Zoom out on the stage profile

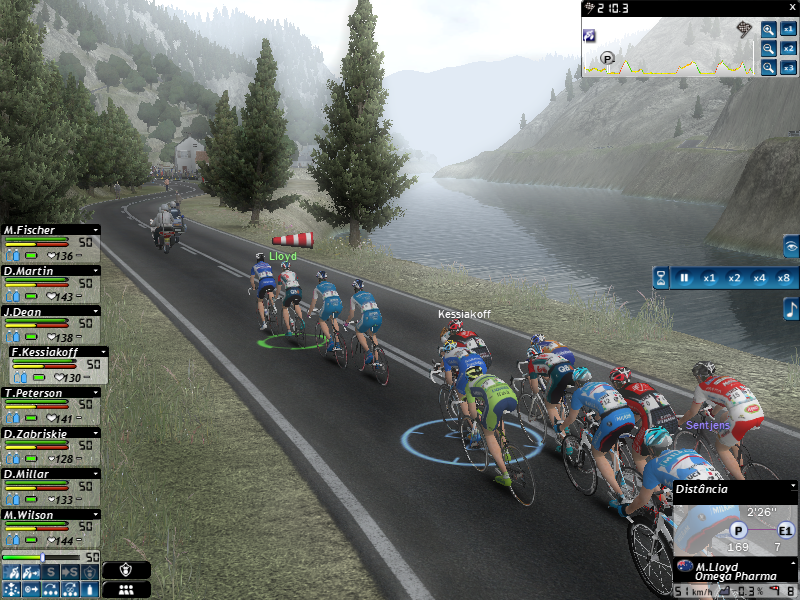pos(768,48)
